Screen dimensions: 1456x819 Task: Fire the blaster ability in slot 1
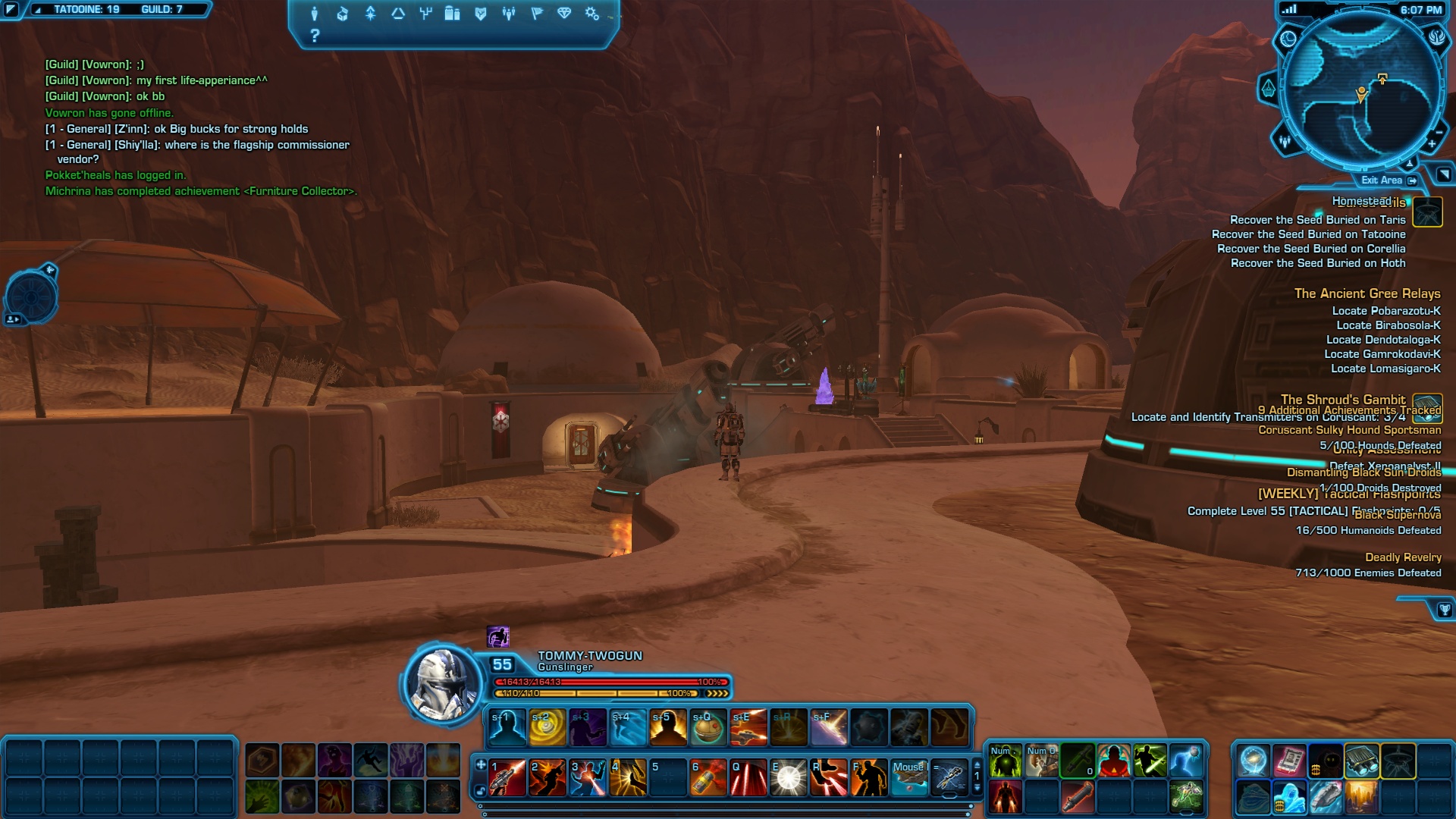click(507, 778)
